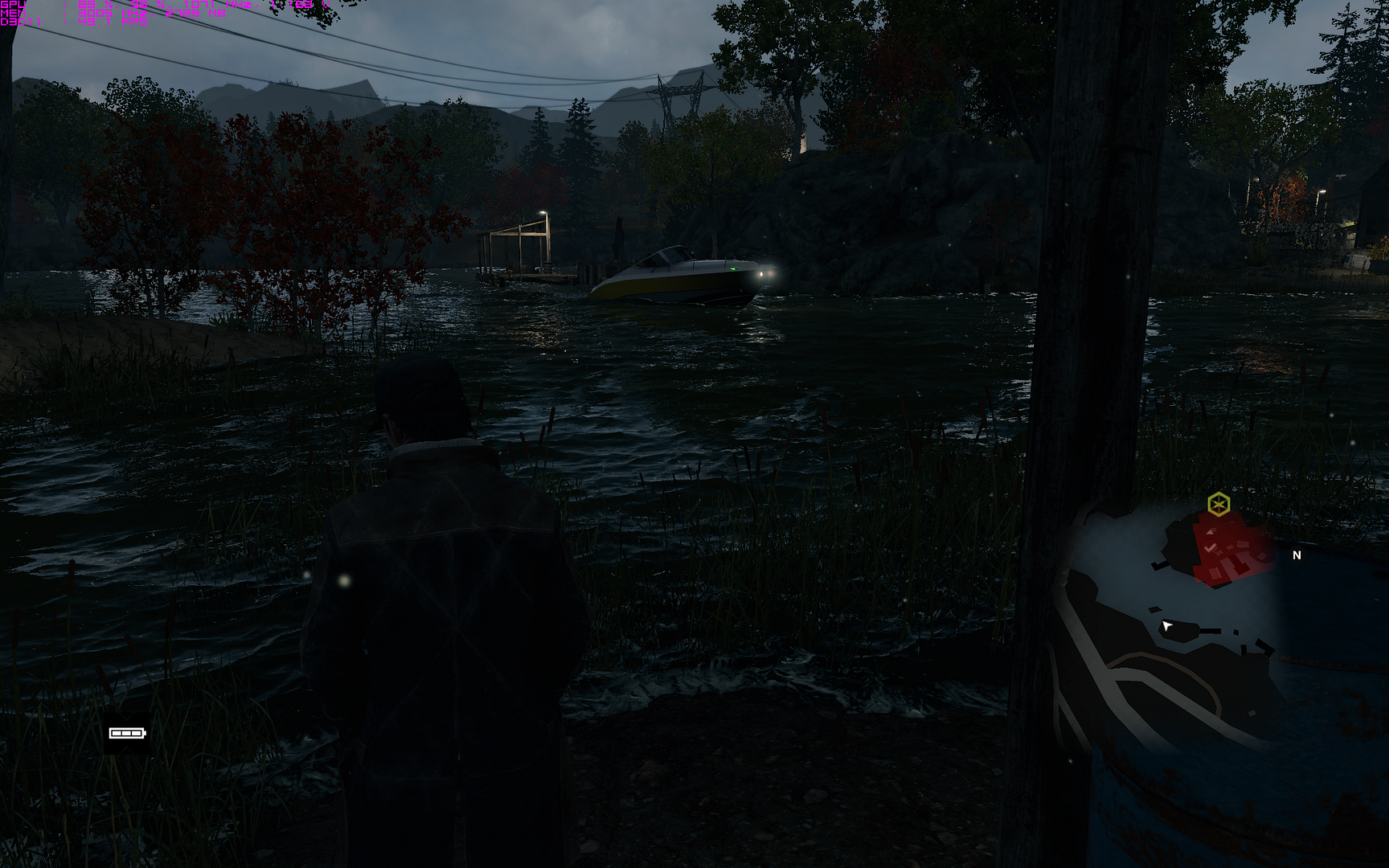Click the N compass indicator beside the minimap
Screen dimensions: 1389x868
[1297, 555]
